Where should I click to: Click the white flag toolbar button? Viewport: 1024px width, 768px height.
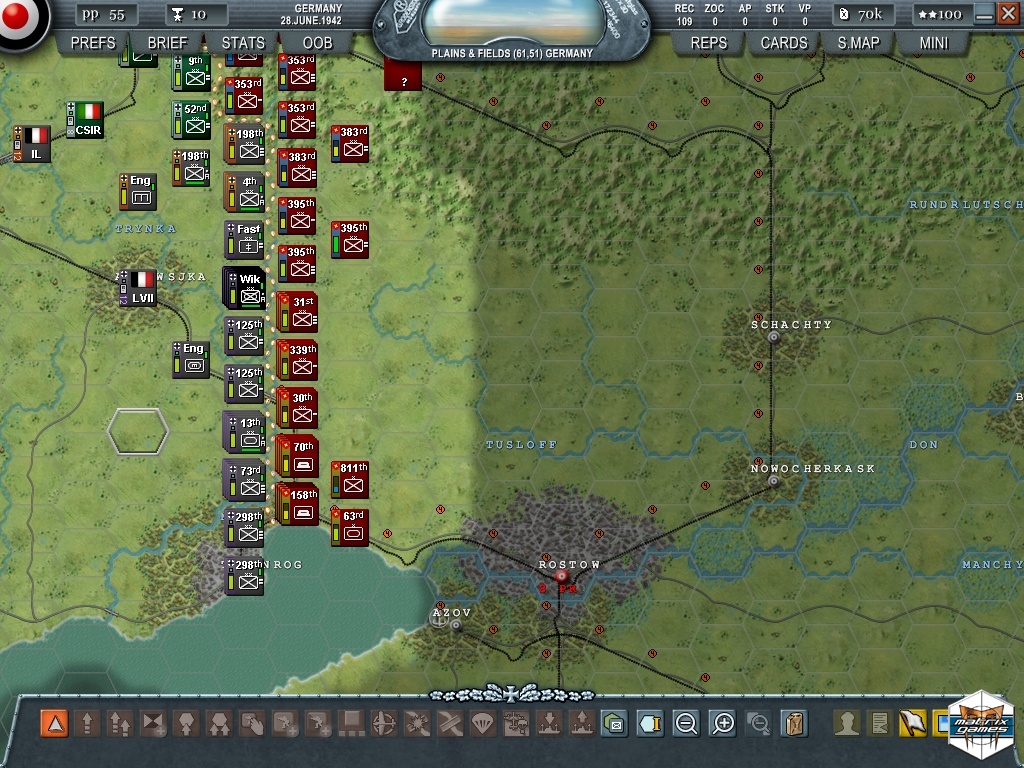tap(912, 723)
